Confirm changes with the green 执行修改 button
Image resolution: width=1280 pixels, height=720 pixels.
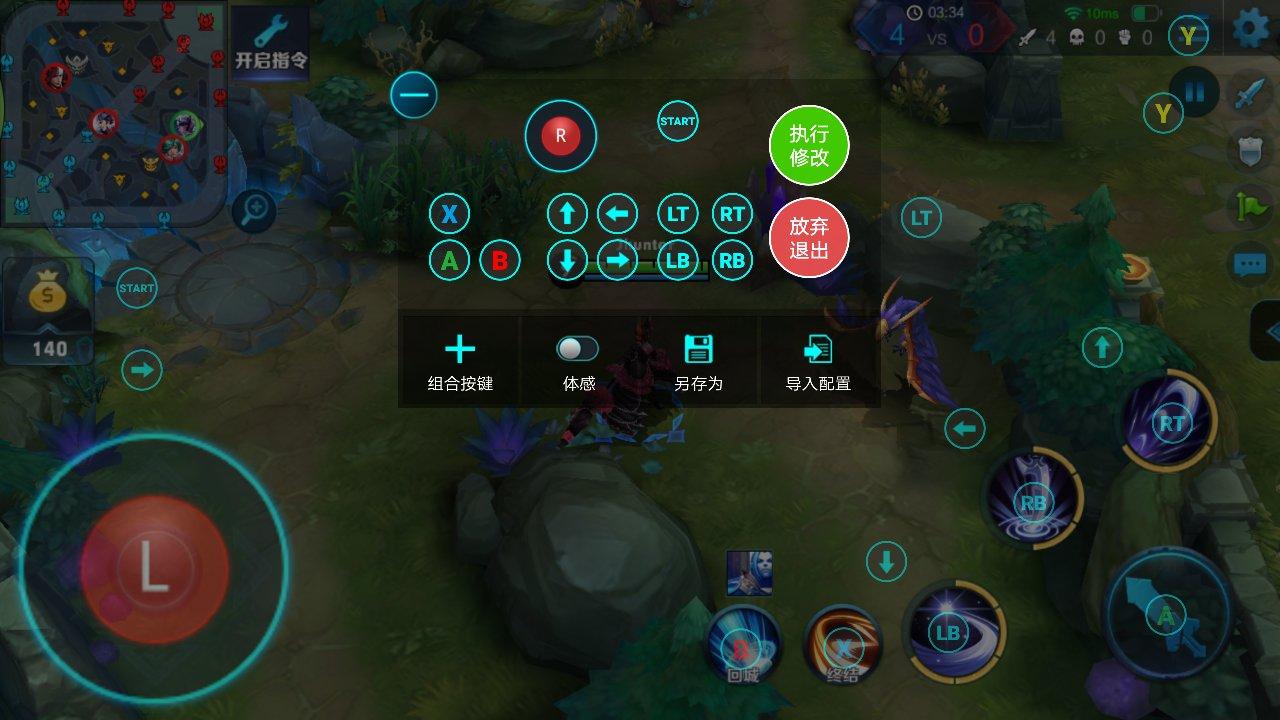[808, 146]
